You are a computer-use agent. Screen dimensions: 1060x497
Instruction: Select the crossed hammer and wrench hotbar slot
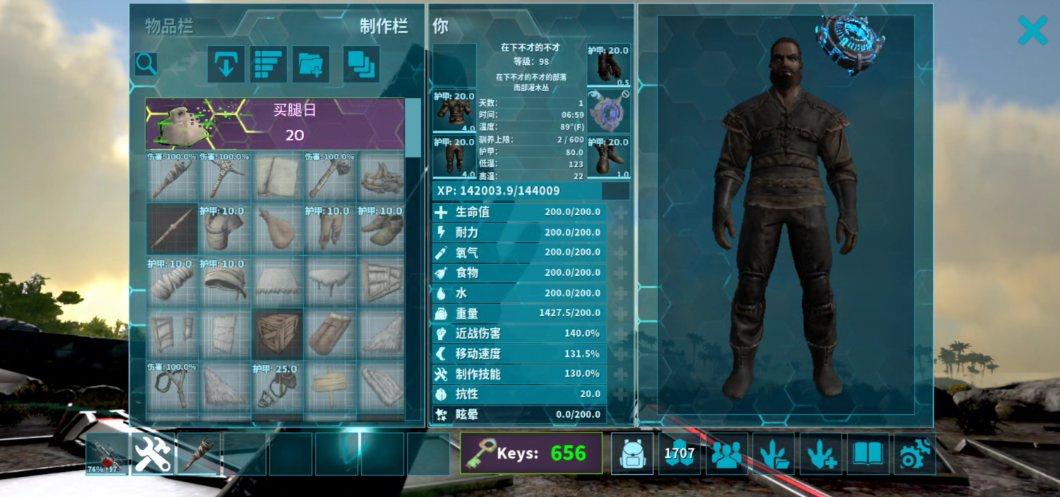[x=153, y=453]
